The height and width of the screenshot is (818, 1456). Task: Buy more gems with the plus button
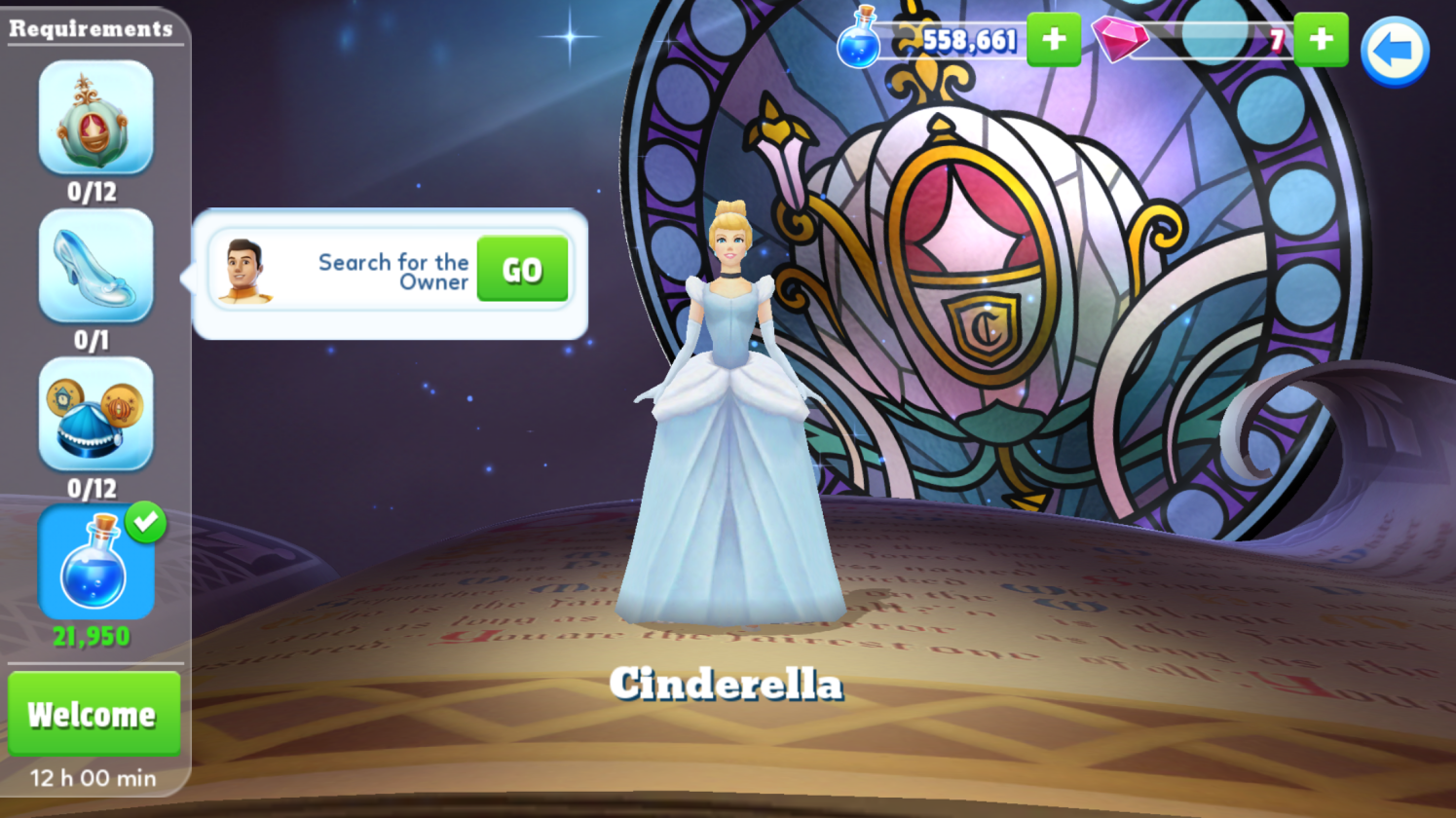click(1321, 40)
